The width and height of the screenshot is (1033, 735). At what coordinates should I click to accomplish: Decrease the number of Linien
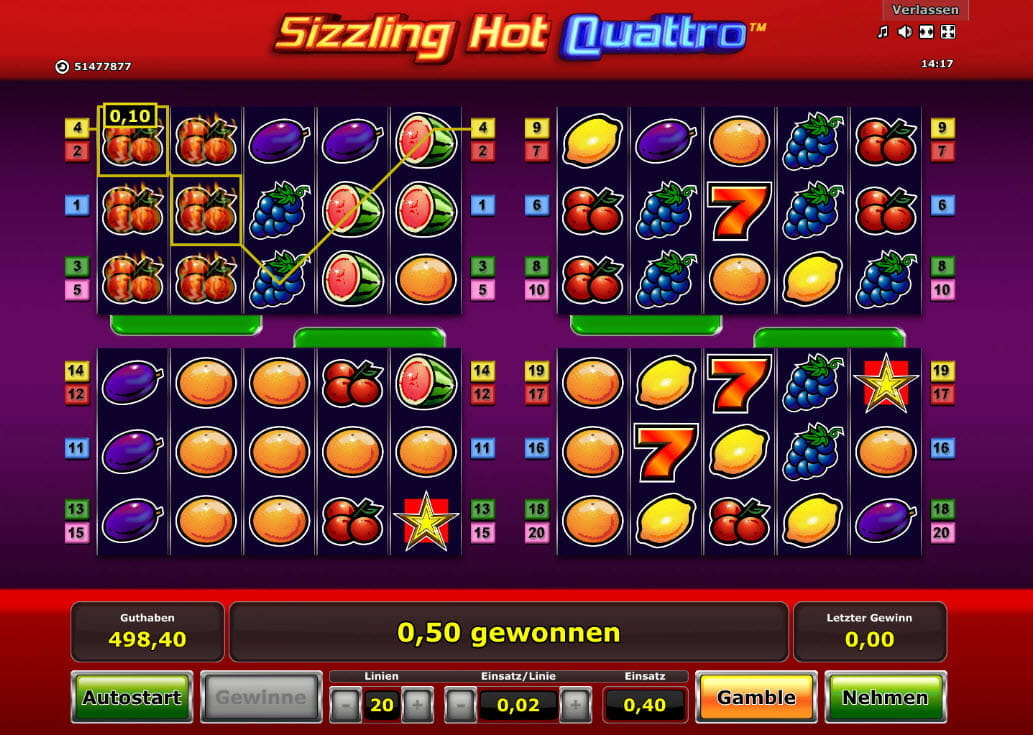[x=345, y=705]
